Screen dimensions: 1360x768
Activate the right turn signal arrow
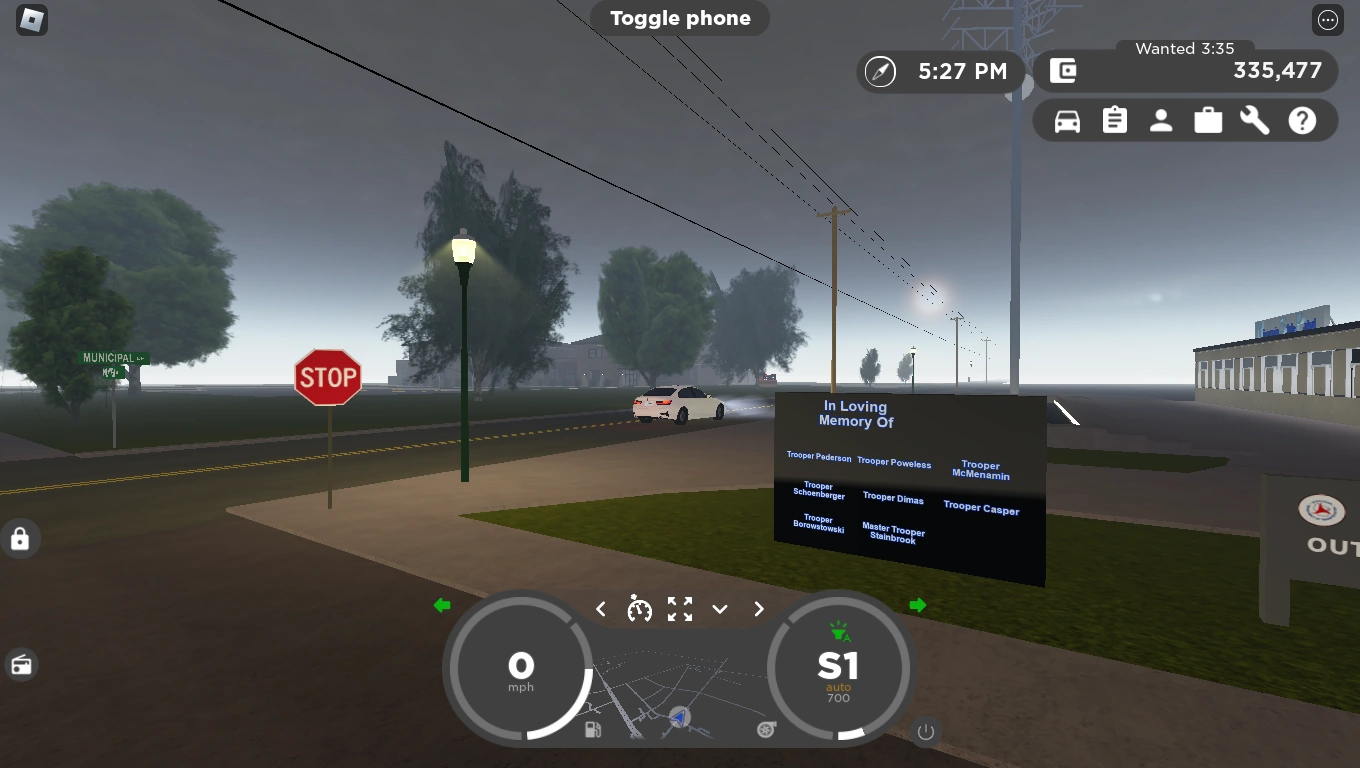[917, 605]
